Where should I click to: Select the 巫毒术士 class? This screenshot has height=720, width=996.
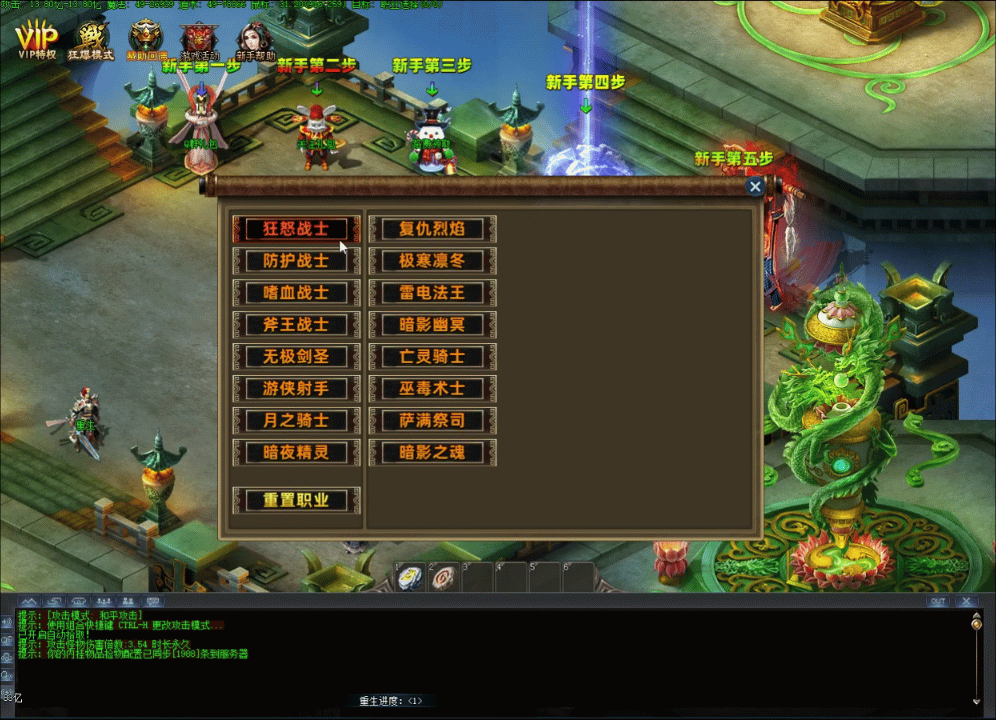pos(433,388)
